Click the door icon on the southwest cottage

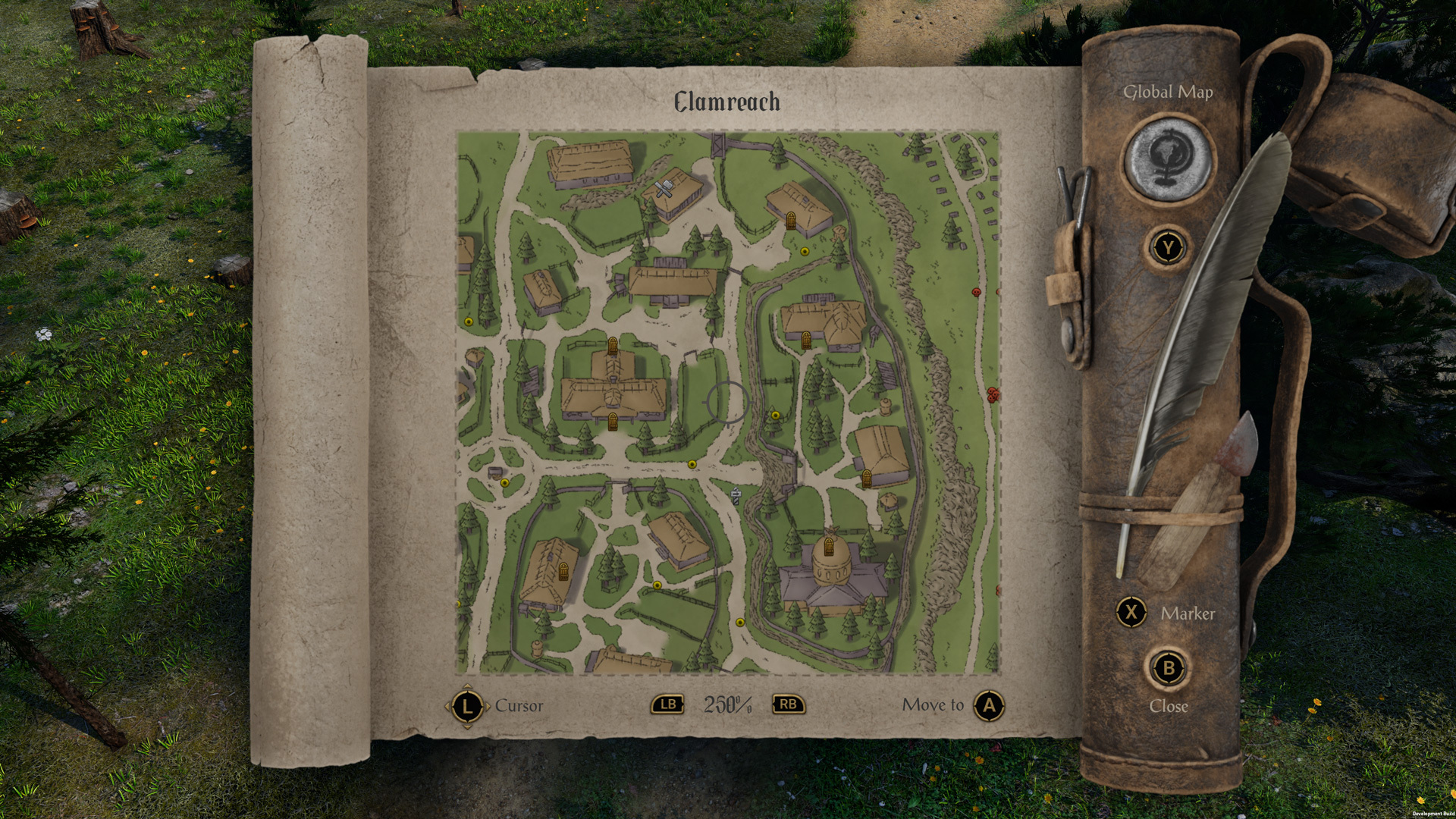pos(563,573)
